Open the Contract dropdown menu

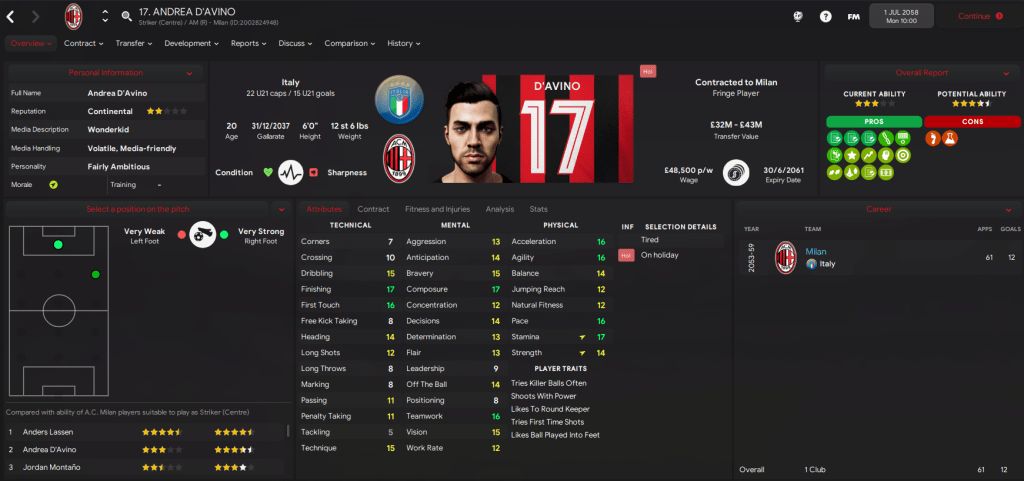pyautogui.click(x=83, y=44)
